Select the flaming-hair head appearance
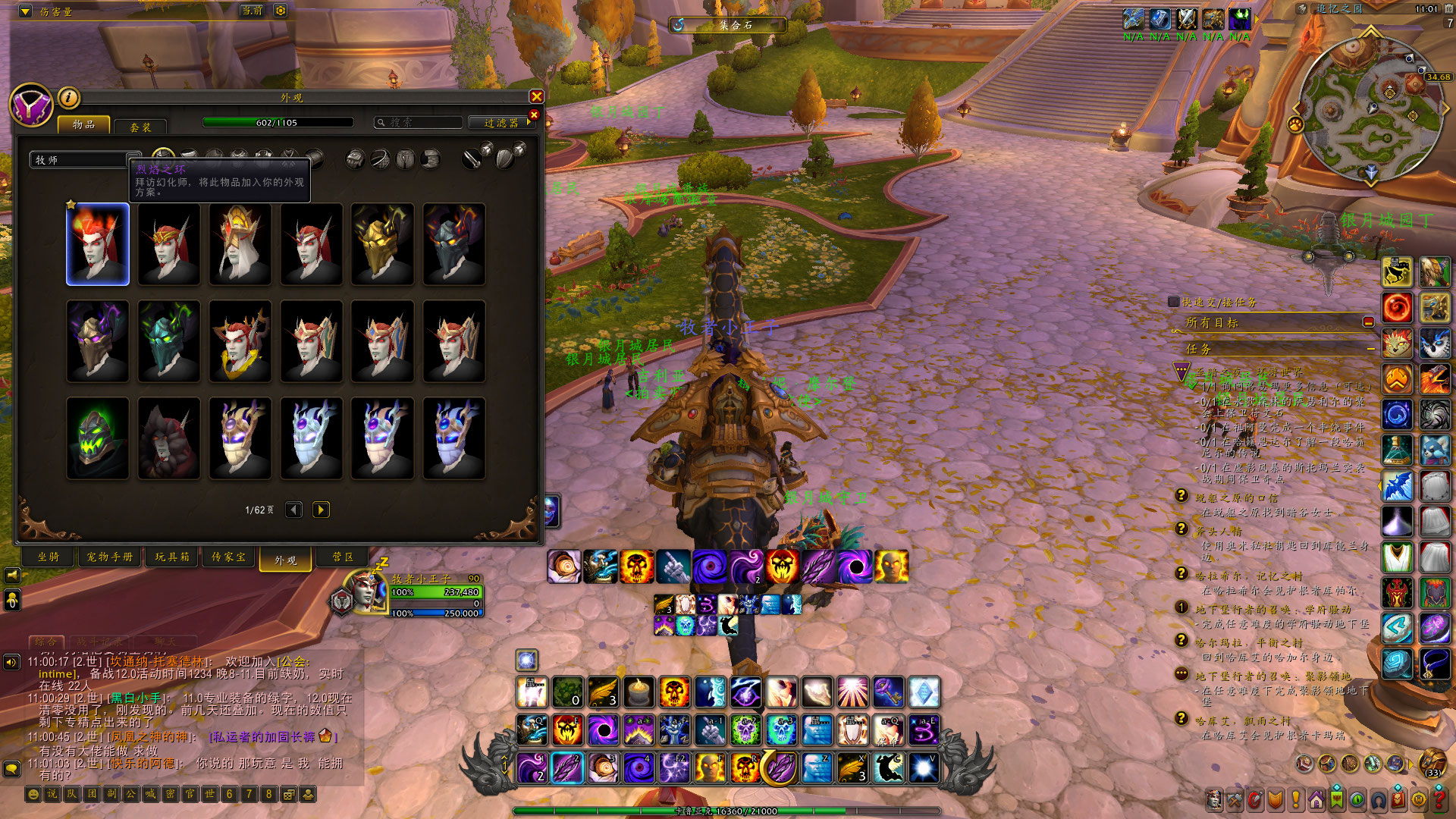 98,244
